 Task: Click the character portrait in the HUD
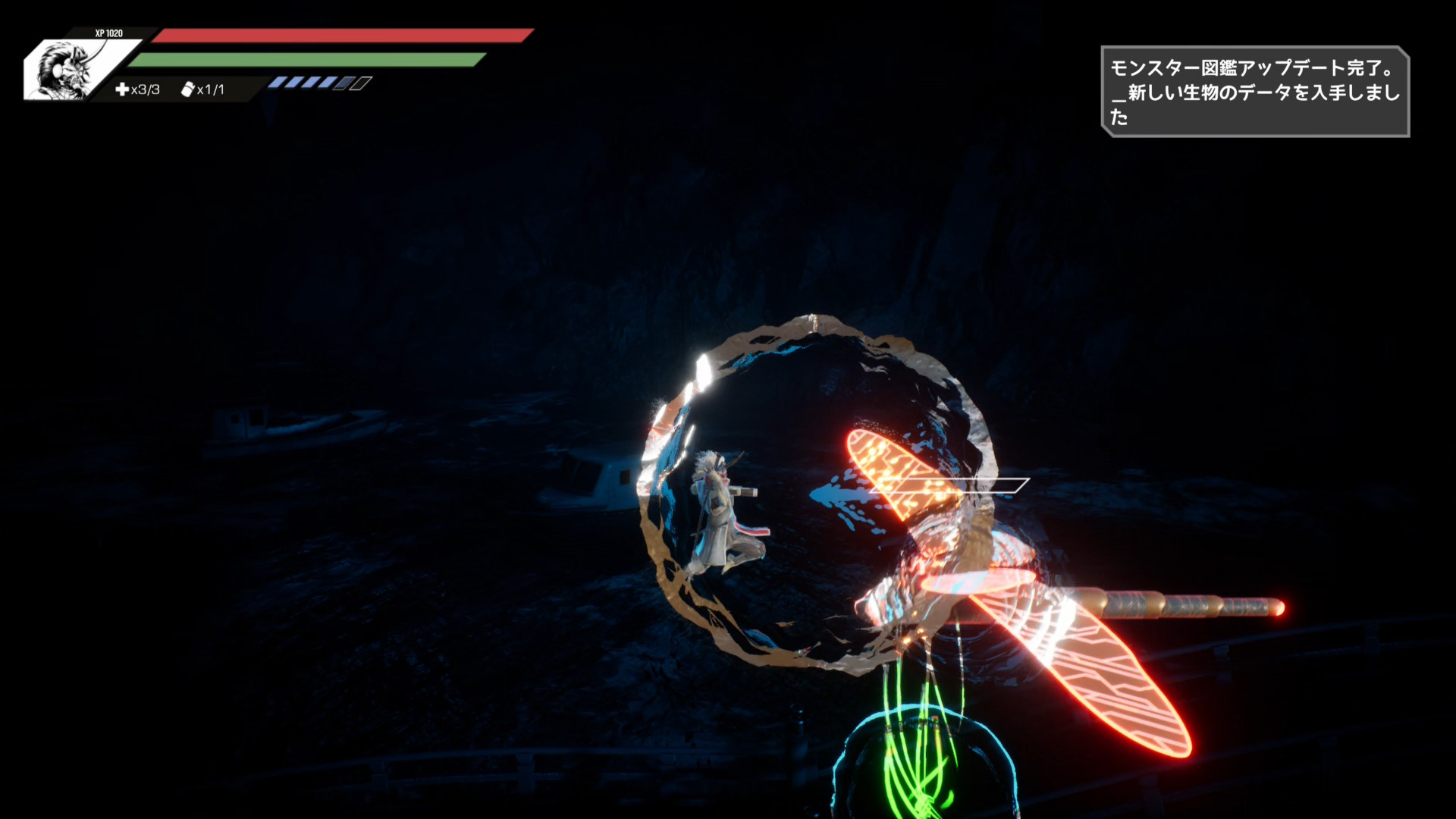click(67, 70)
